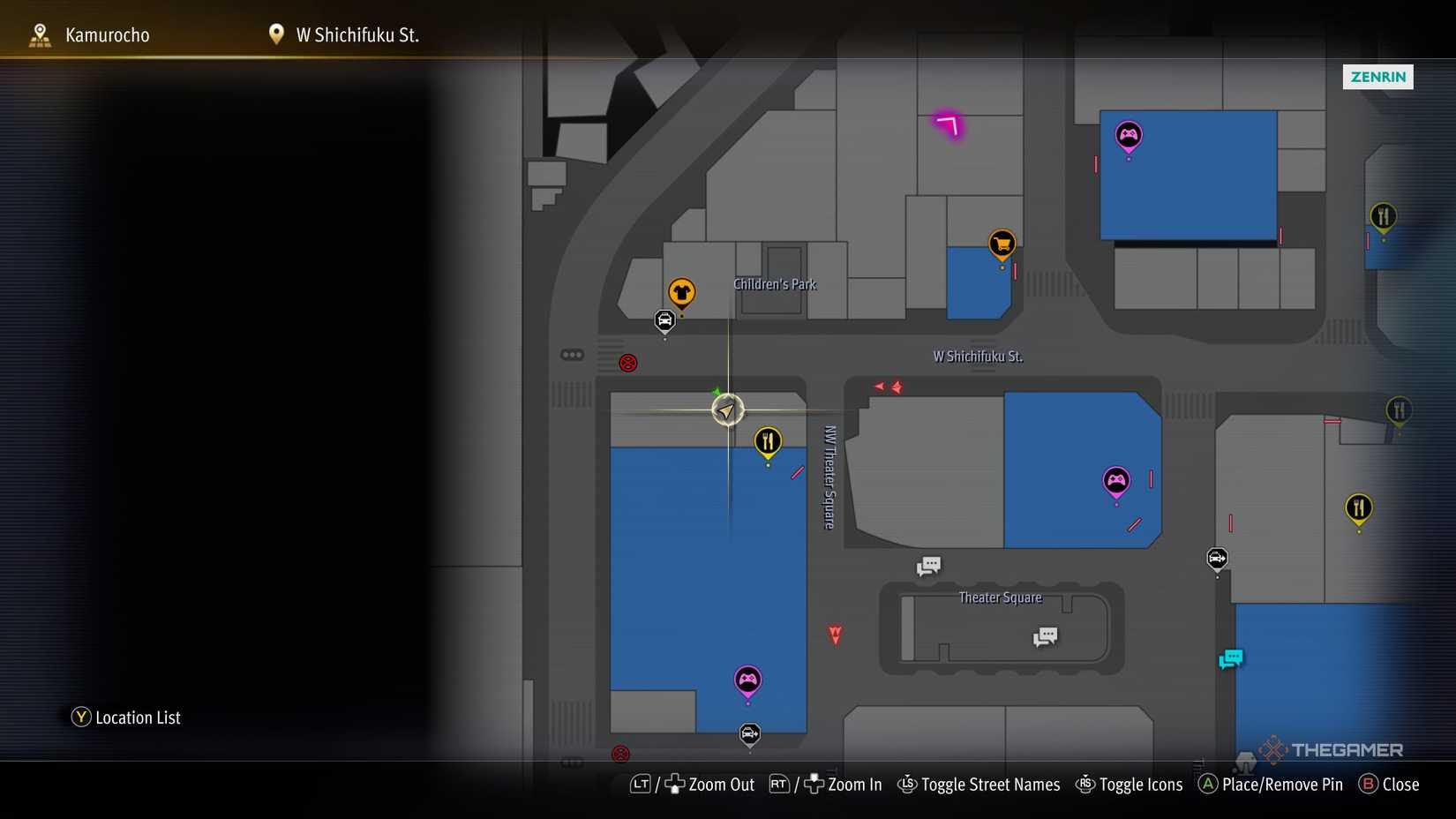Click the red no-entry icon near the left street
The image size is (1456, 819).
pos(627,363)
